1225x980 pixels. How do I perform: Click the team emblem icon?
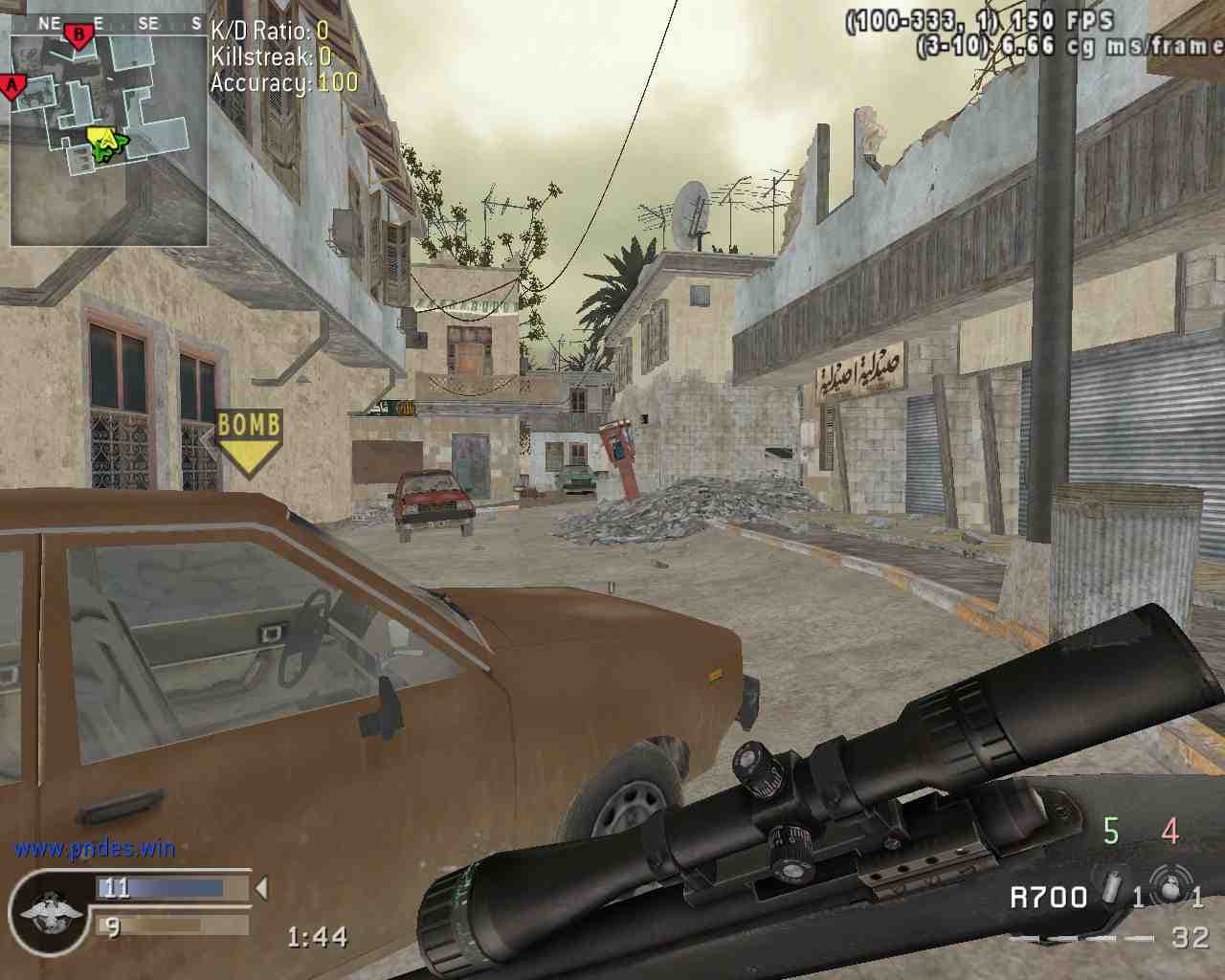click(43, 910)
